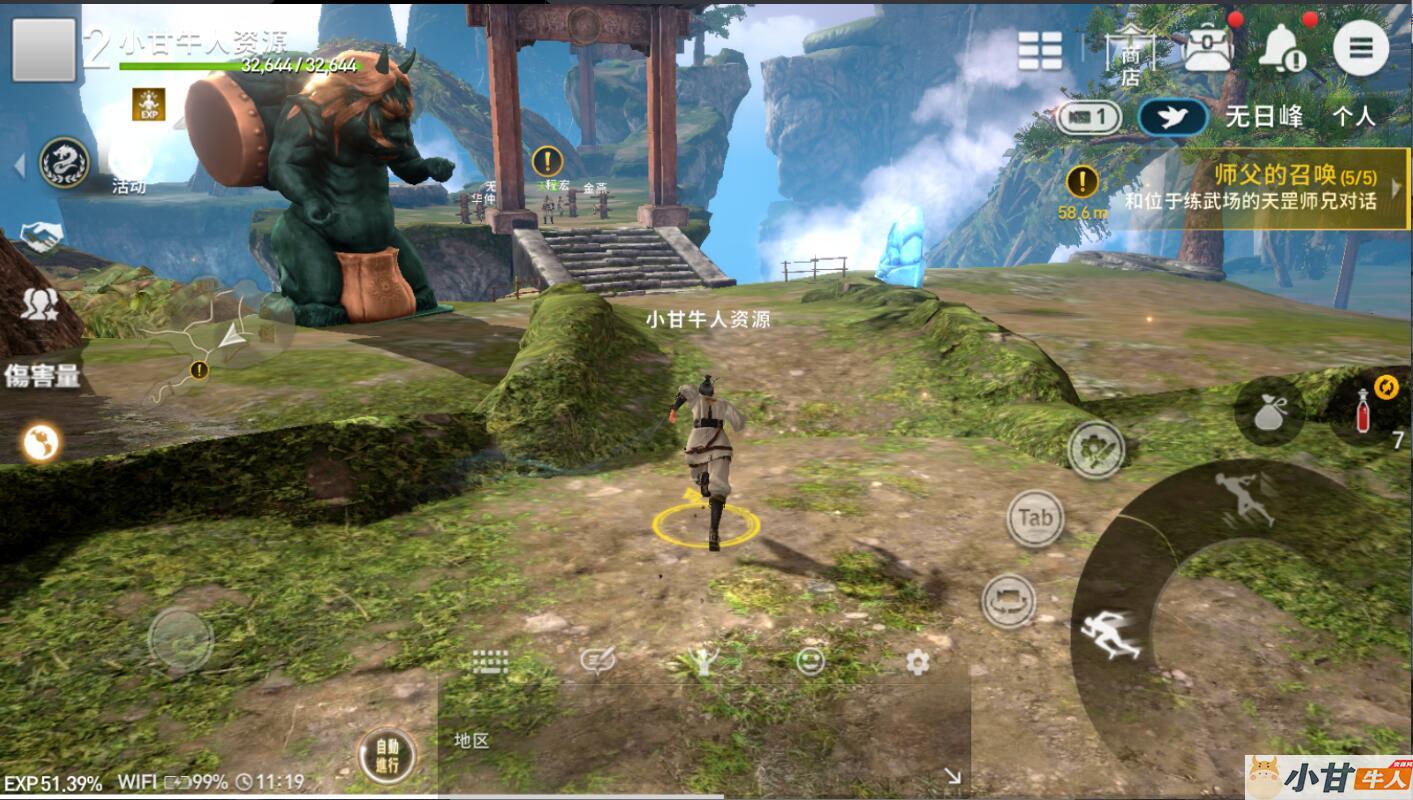The image size is (1413, 800).
Task: Activate the sprint running skill
Action: pyautogui.click(x=1110, y=633)
